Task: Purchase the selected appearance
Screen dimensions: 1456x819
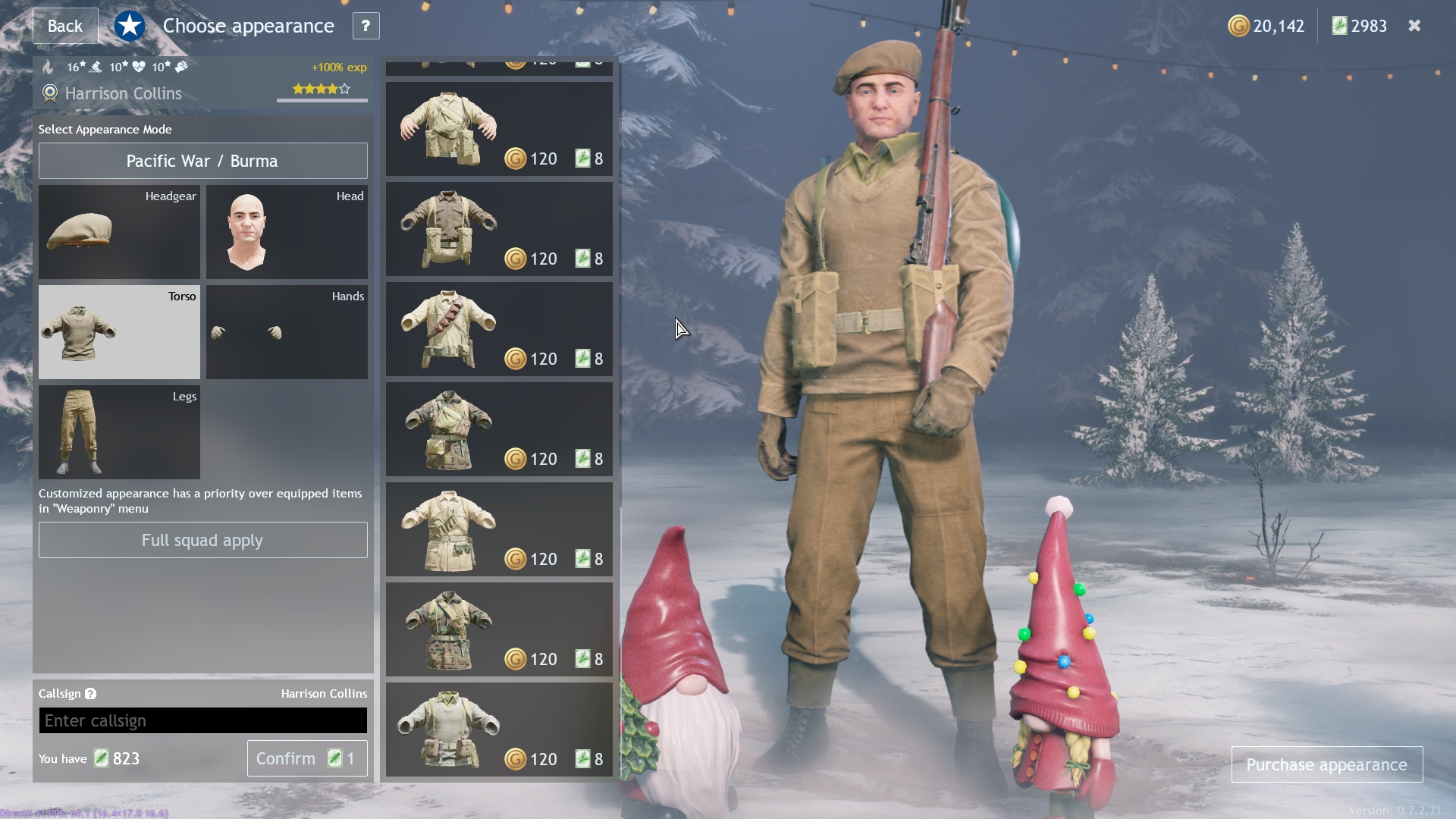Action: click(x=1326, y=764)
